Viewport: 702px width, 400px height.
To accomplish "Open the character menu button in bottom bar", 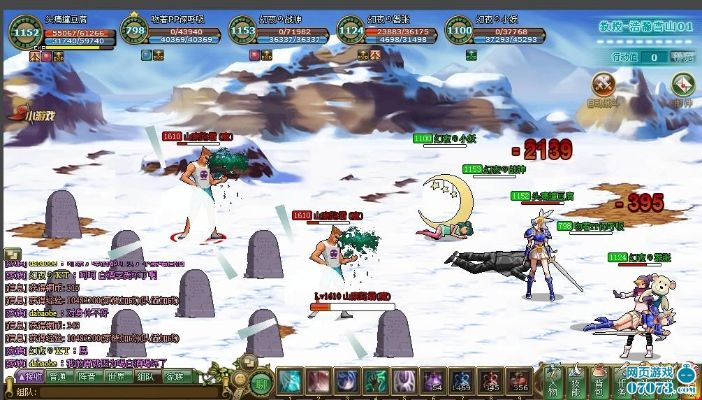I will click(552, 382).
